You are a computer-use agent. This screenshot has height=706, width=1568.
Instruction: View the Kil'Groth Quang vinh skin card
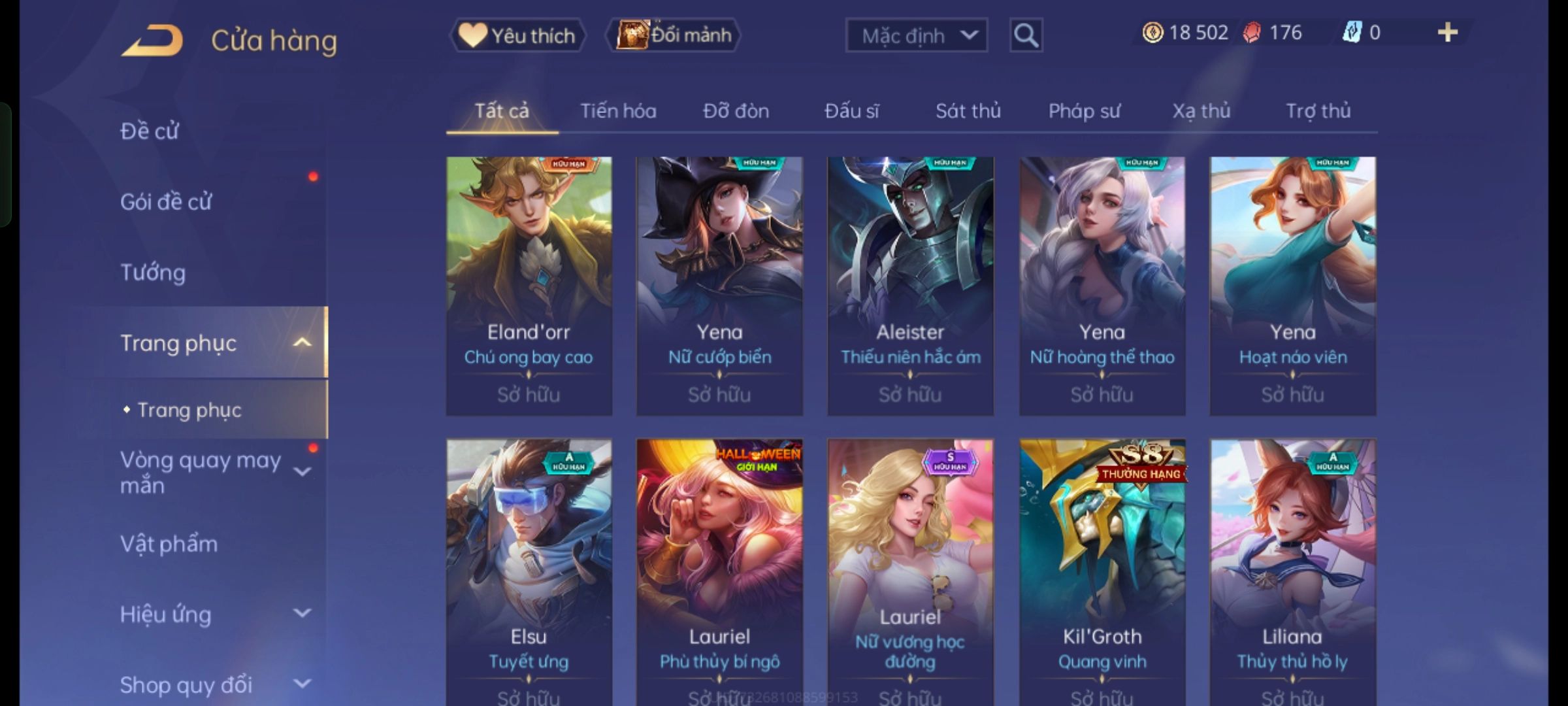pos(1102,569)
